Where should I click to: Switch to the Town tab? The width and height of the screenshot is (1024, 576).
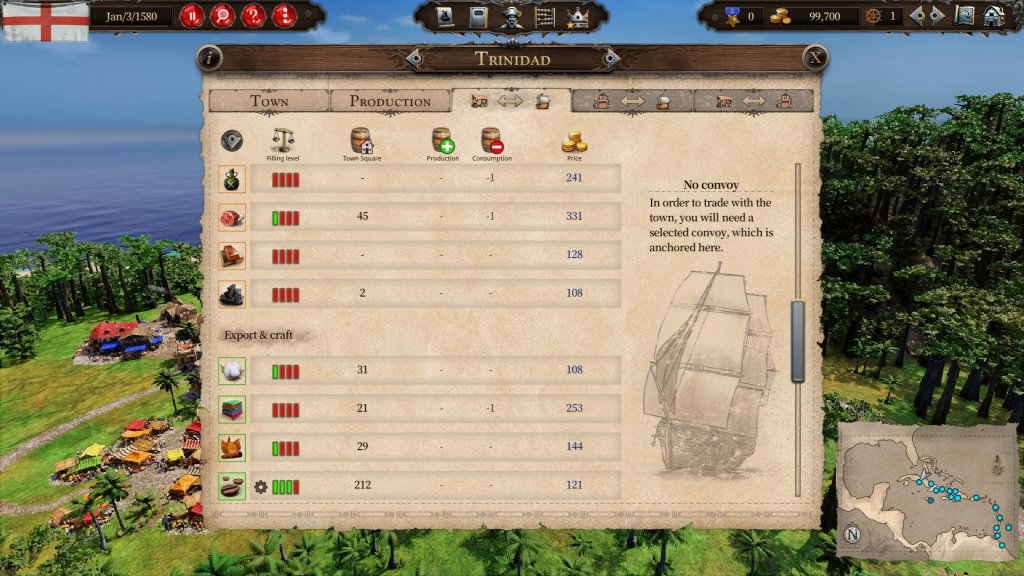click(268, 101)
